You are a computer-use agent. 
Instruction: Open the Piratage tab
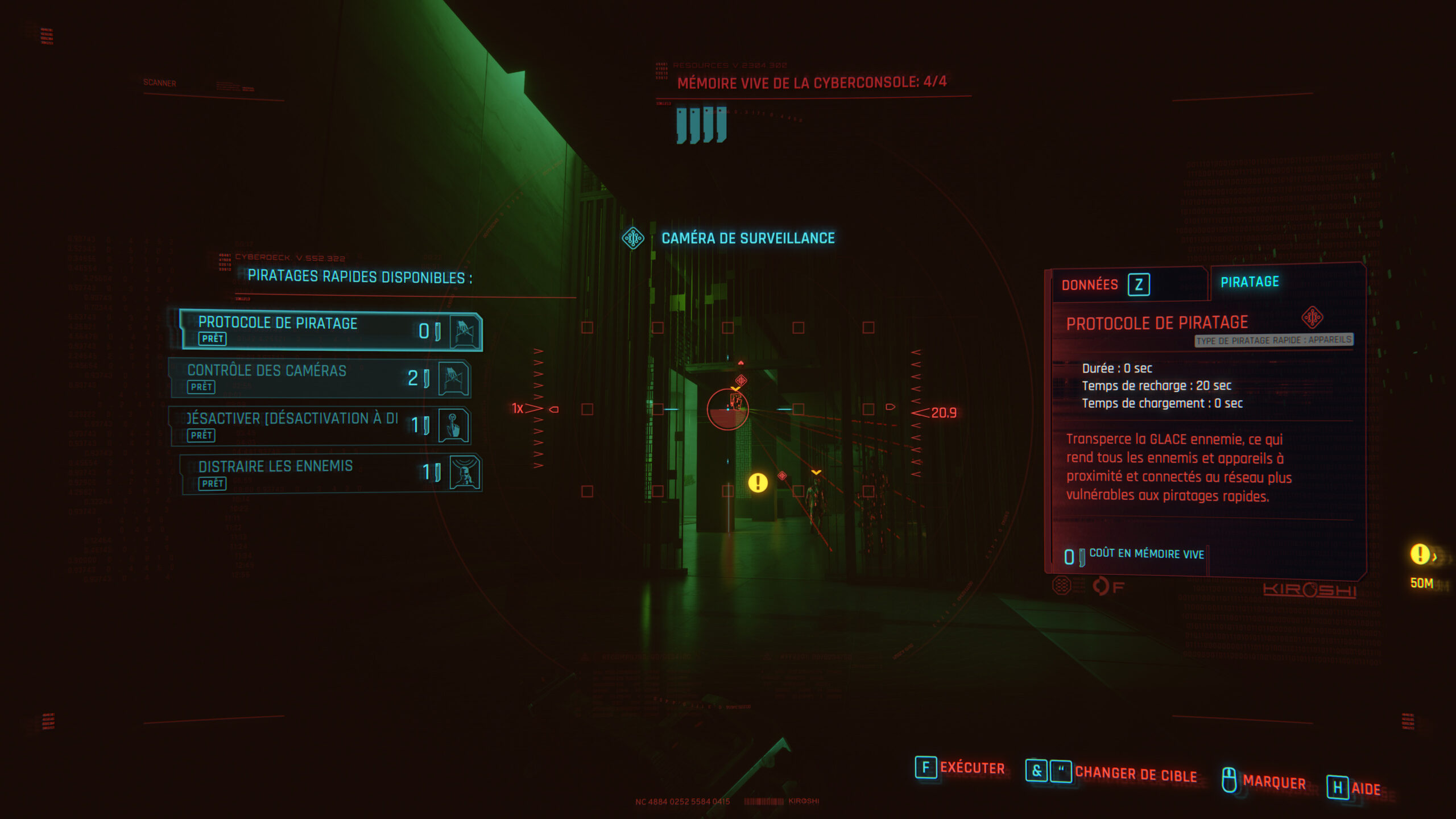point(1250,282)
